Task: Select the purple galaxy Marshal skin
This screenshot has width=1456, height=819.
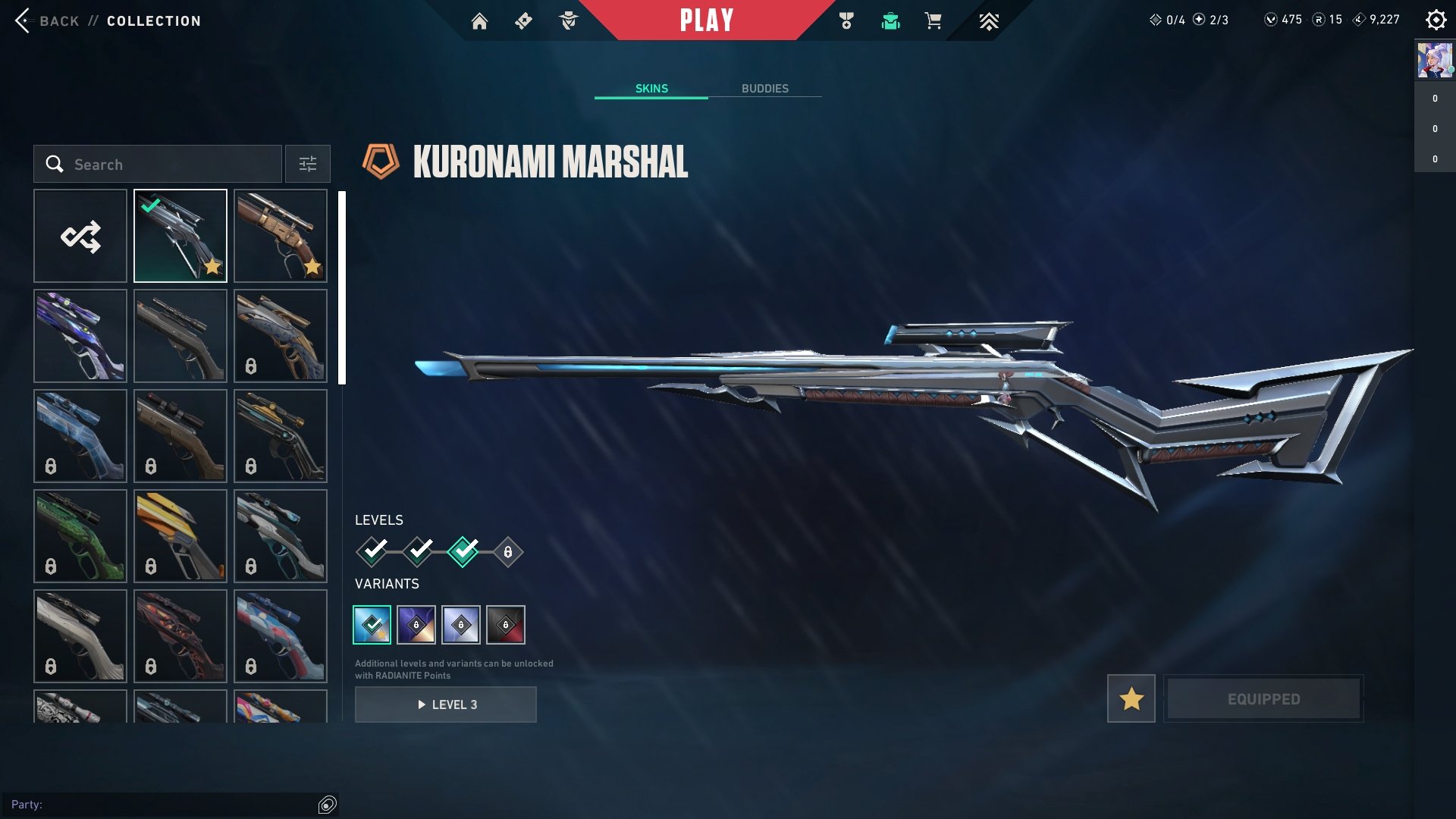Action: pyautogui.click(x=80, y=336)
